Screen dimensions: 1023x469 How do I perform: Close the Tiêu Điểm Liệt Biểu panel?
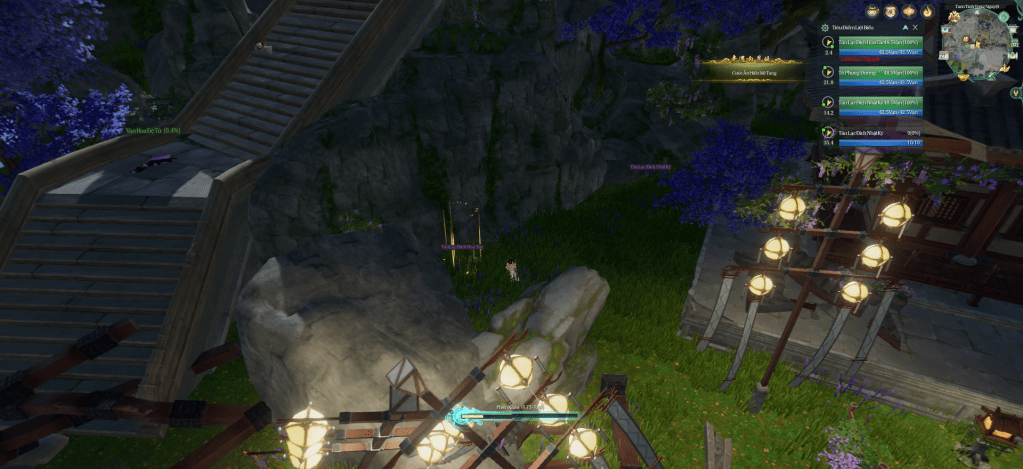coord(915,28)
